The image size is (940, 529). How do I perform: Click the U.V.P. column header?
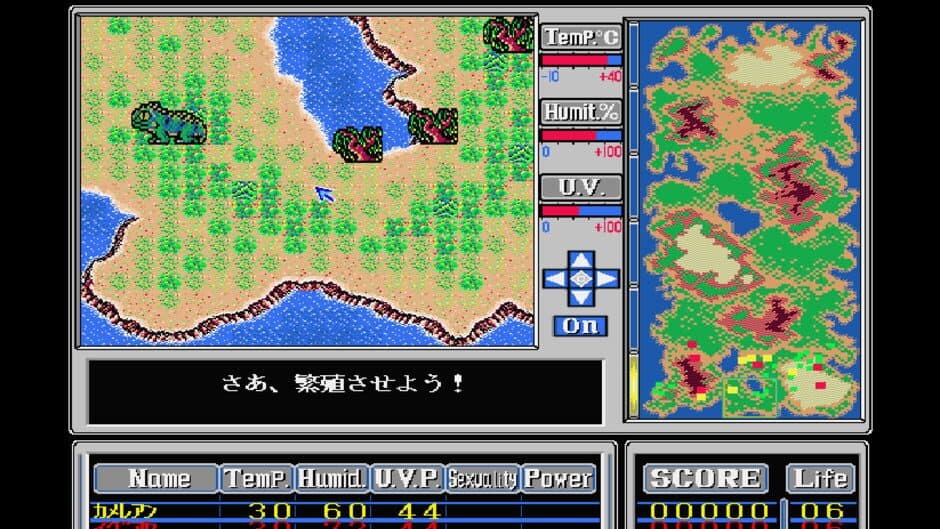point(406,478)
